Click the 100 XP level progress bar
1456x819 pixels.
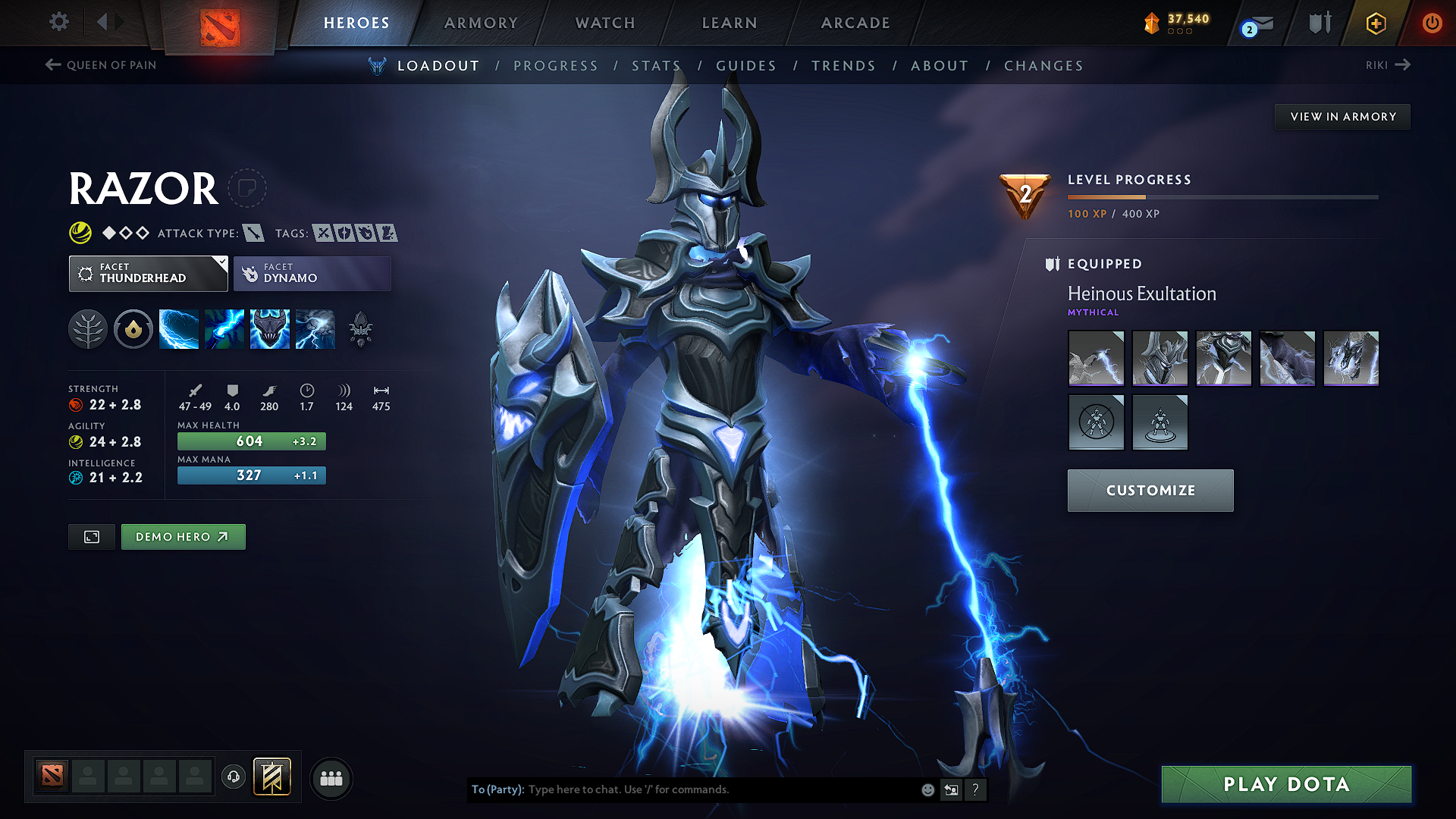[1107, 196]
